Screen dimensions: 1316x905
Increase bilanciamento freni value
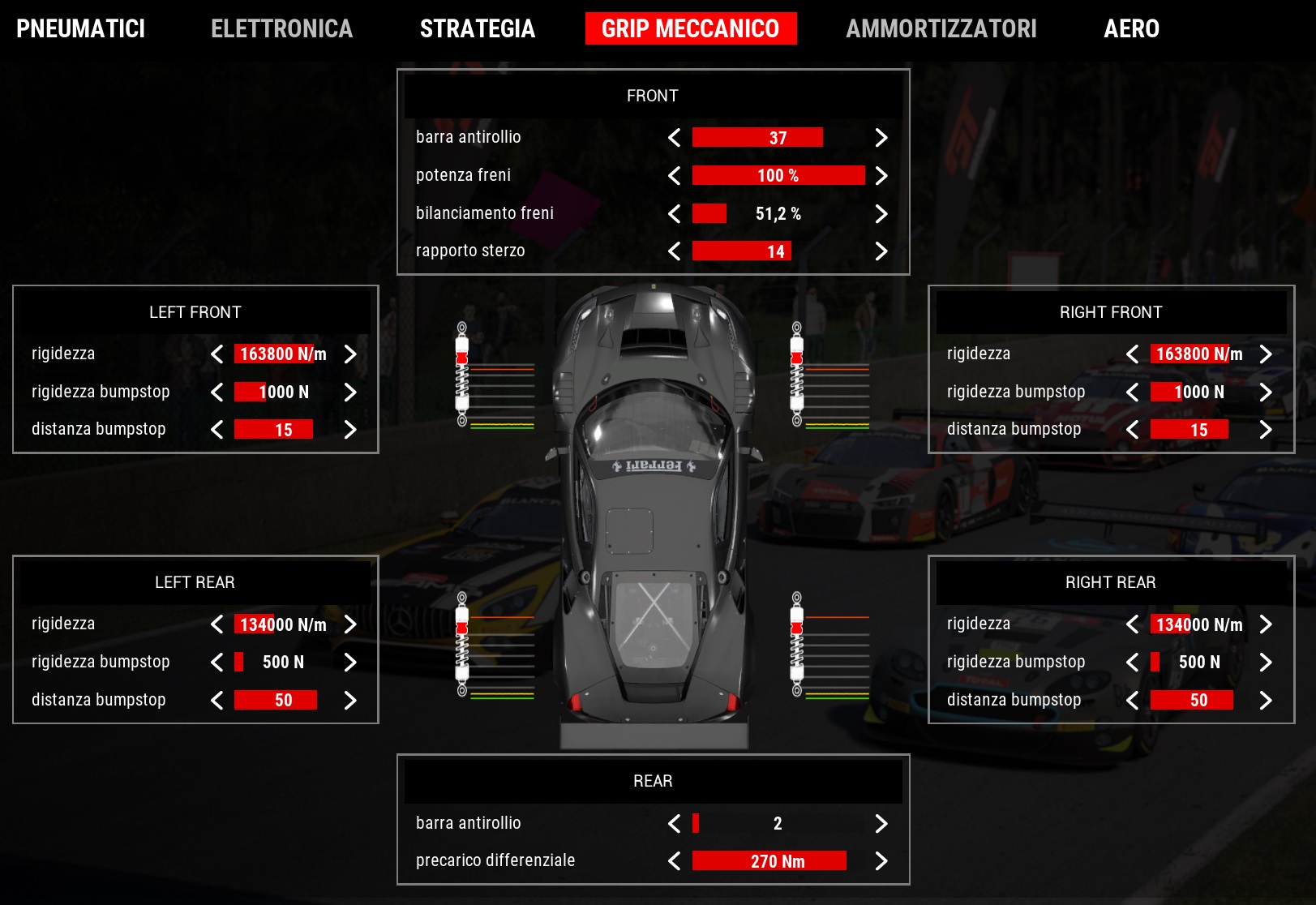click(881, 214)
